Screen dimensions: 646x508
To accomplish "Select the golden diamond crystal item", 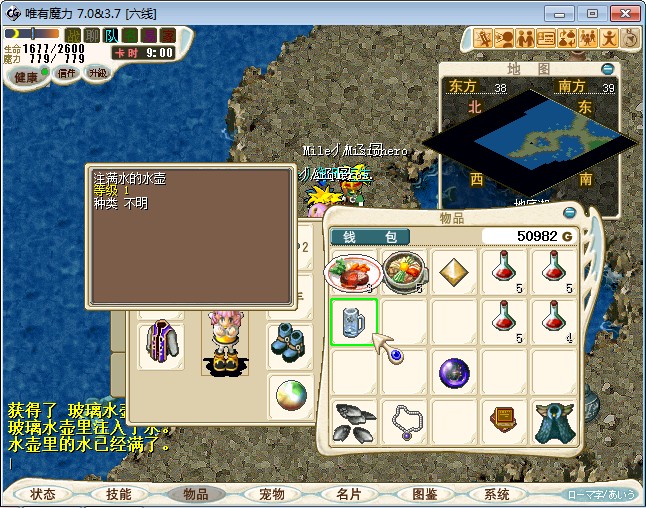I will [454, 272].
